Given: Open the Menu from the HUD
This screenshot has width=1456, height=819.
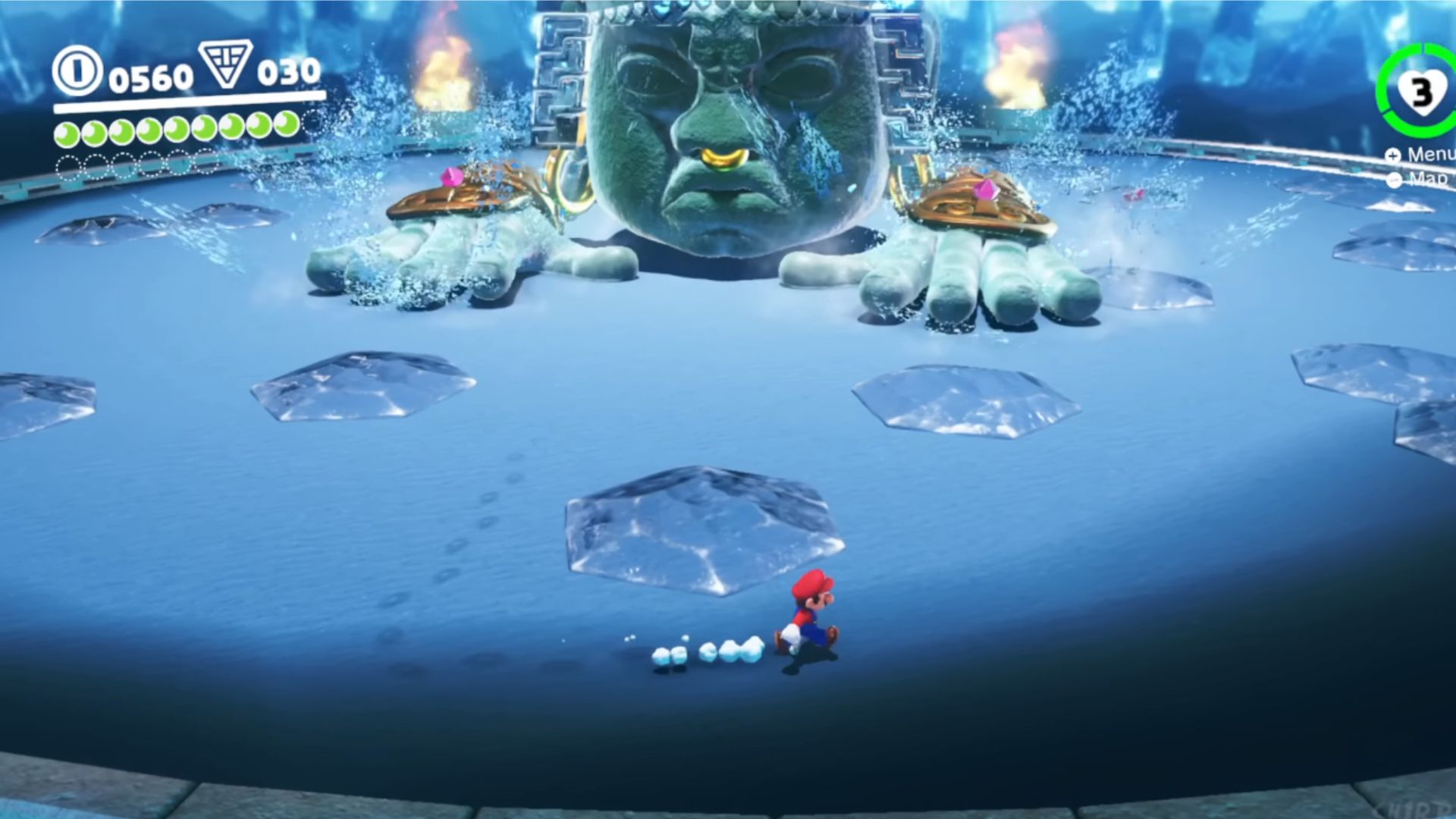Looking at the screenshot, I should 1426,155.
